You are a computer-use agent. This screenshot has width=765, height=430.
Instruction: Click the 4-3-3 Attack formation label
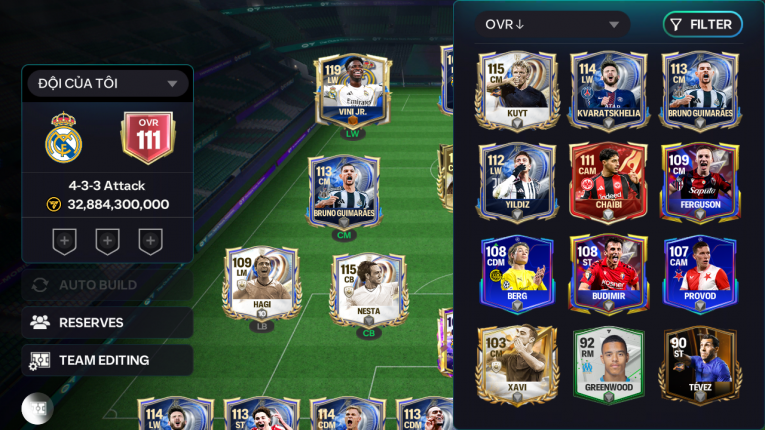pyautogui.click(x=107, y=186)
